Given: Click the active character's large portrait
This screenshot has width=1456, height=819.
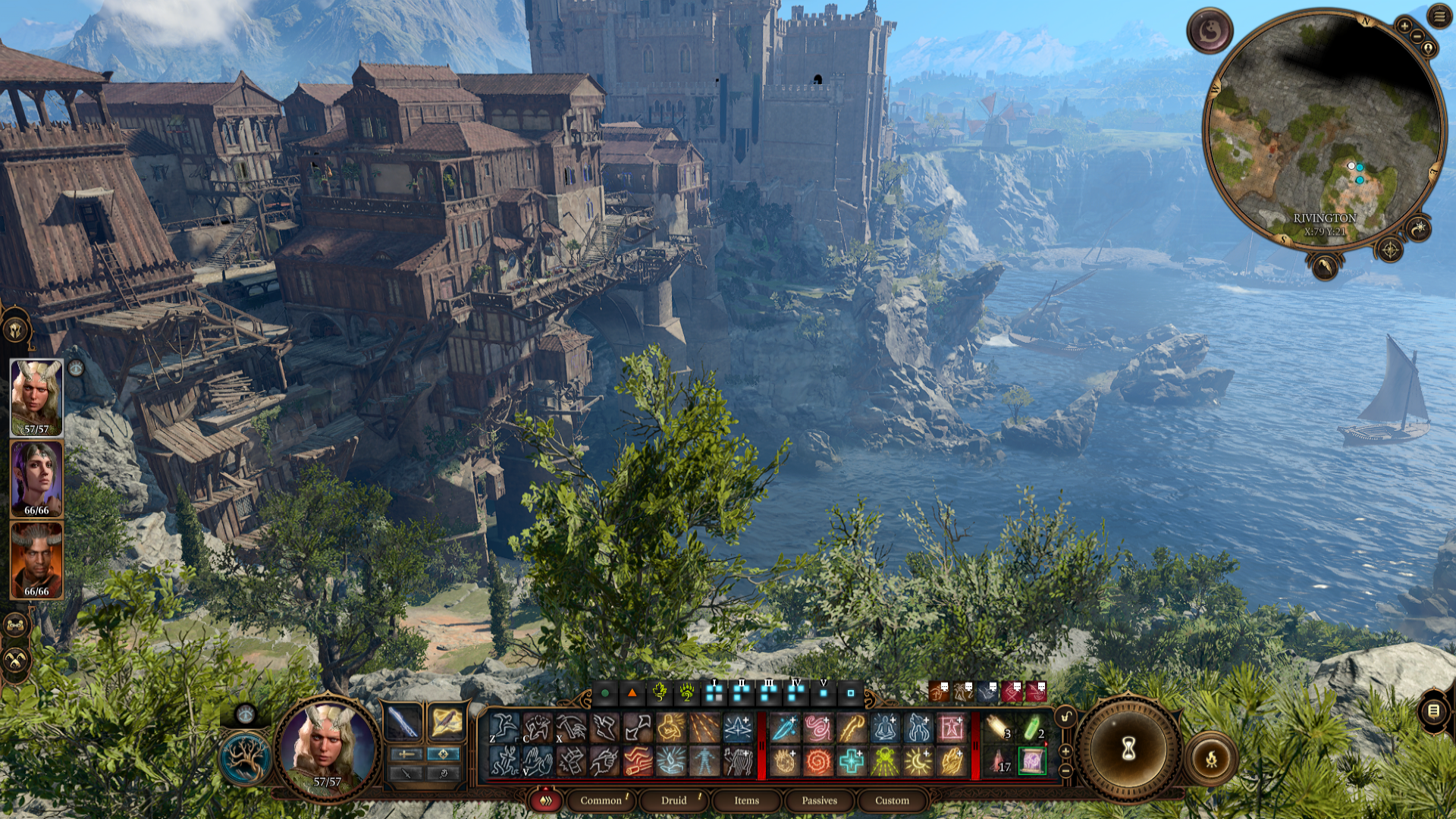Looking at the screenshot, I should click(327, 747).
